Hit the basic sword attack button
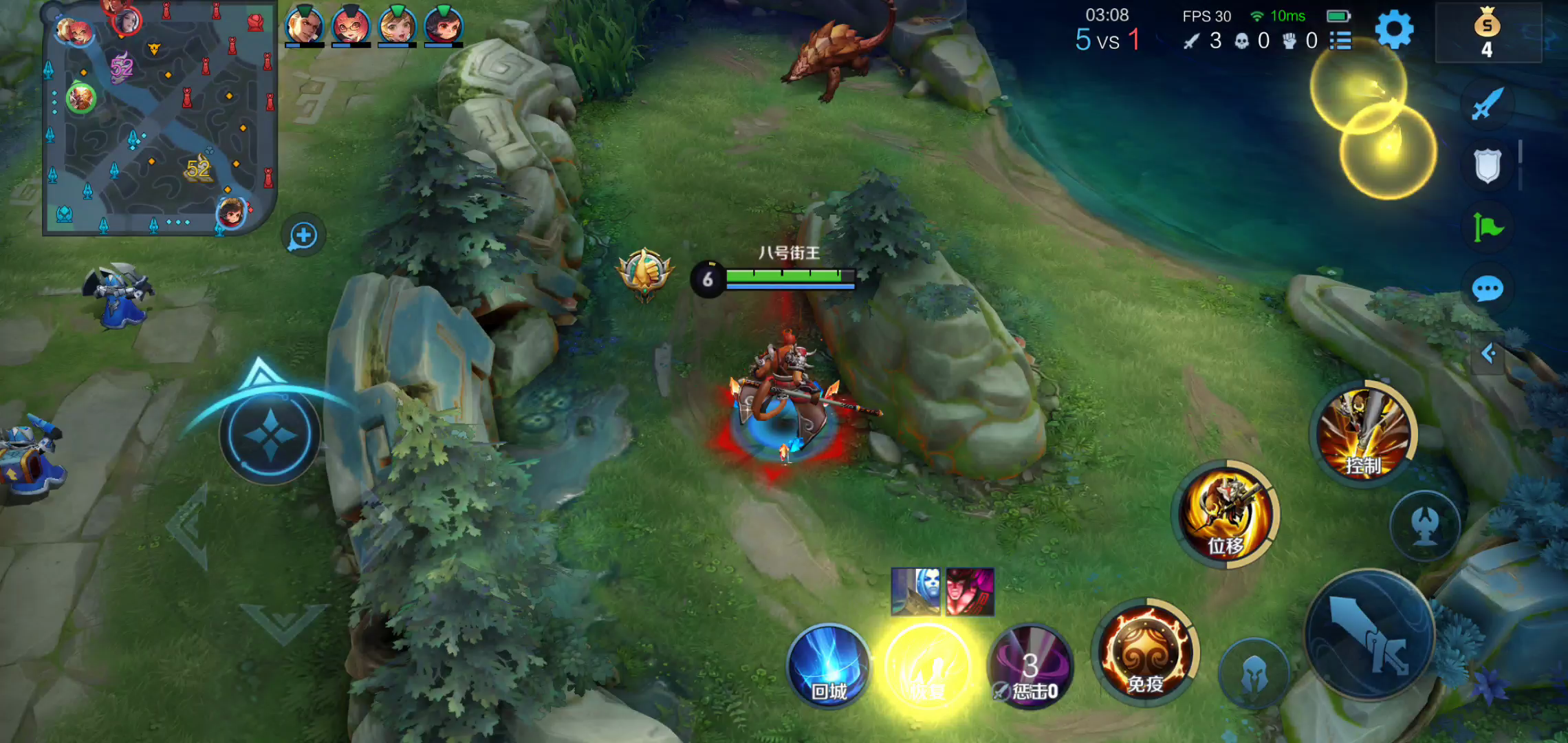This screenshot has width=1568, height=743. pos(1369,634)
